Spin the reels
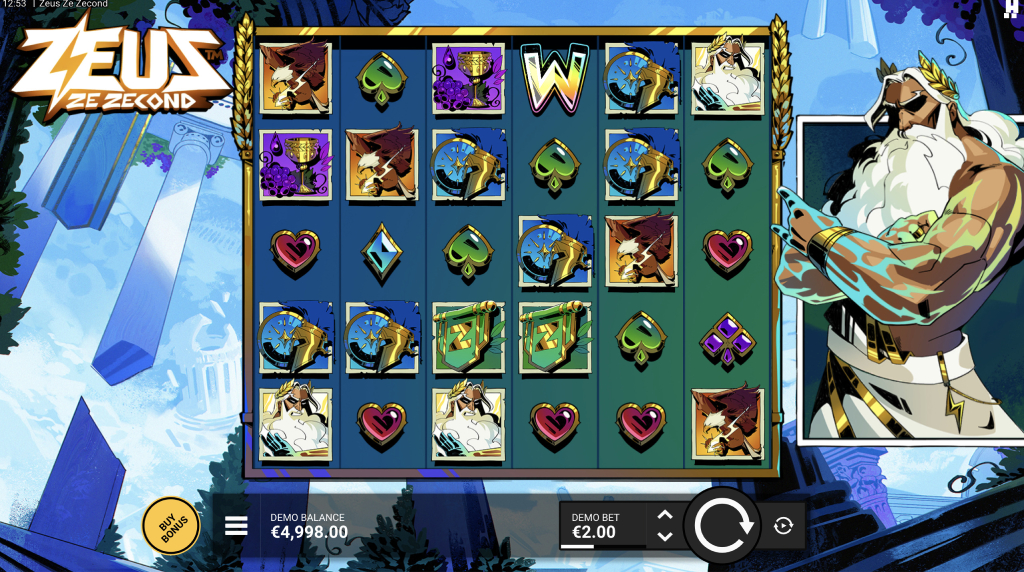The image size is (1024, 572). (724, 526)
